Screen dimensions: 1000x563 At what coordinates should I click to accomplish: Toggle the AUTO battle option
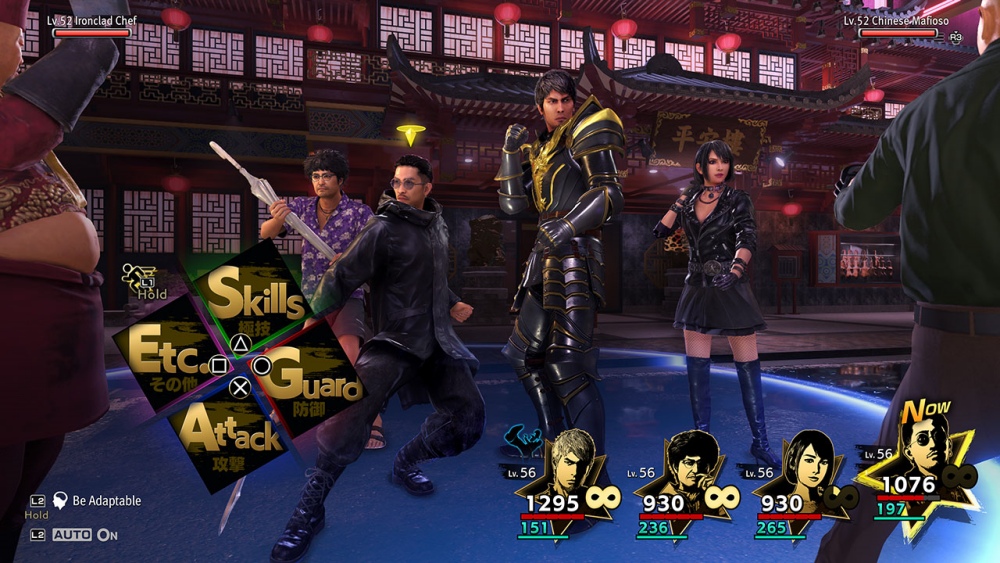[x=85, y=535]
